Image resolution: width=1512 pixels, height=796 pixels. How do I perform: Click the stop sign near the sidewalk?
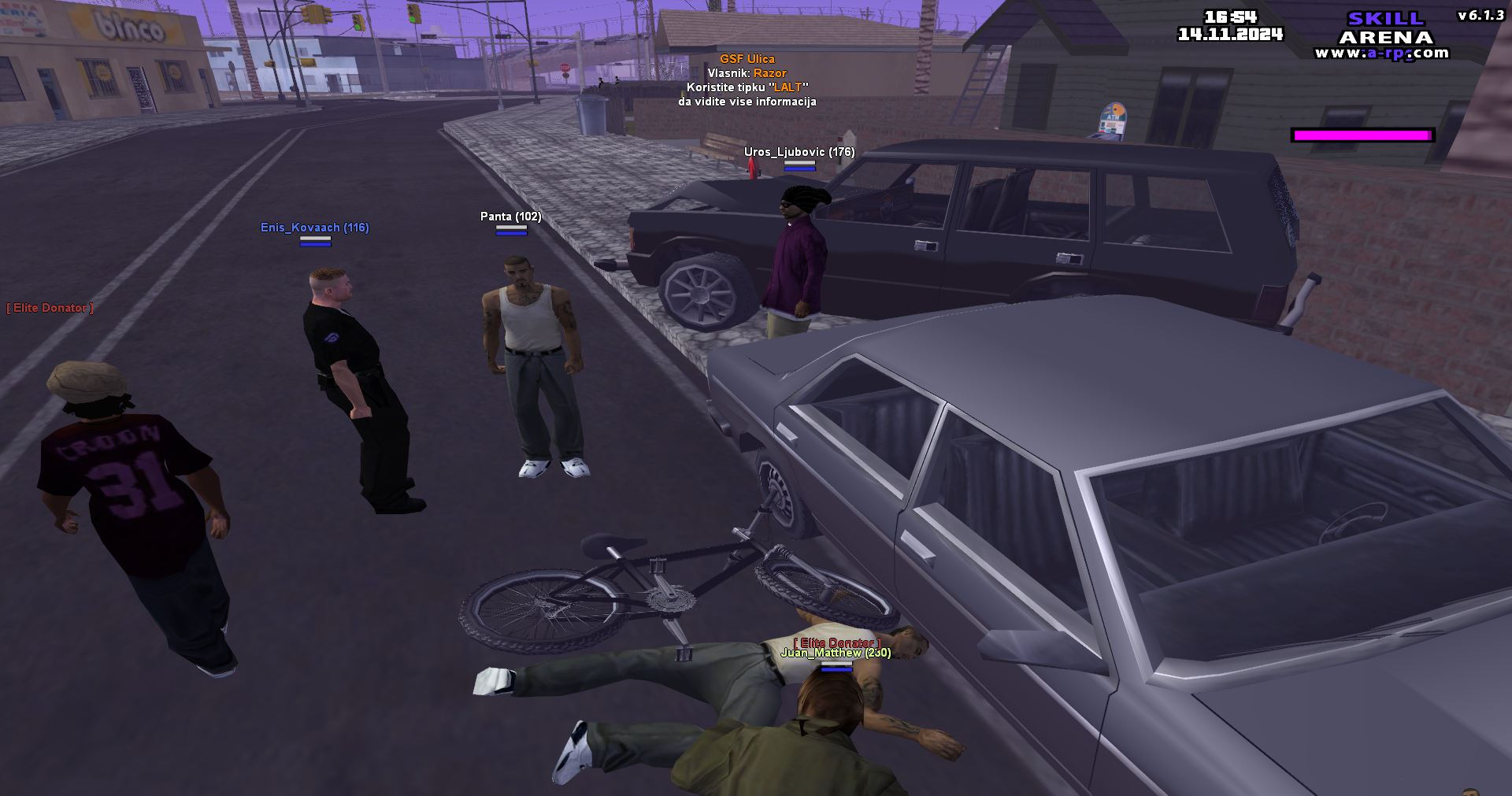(x=565, y=68)
